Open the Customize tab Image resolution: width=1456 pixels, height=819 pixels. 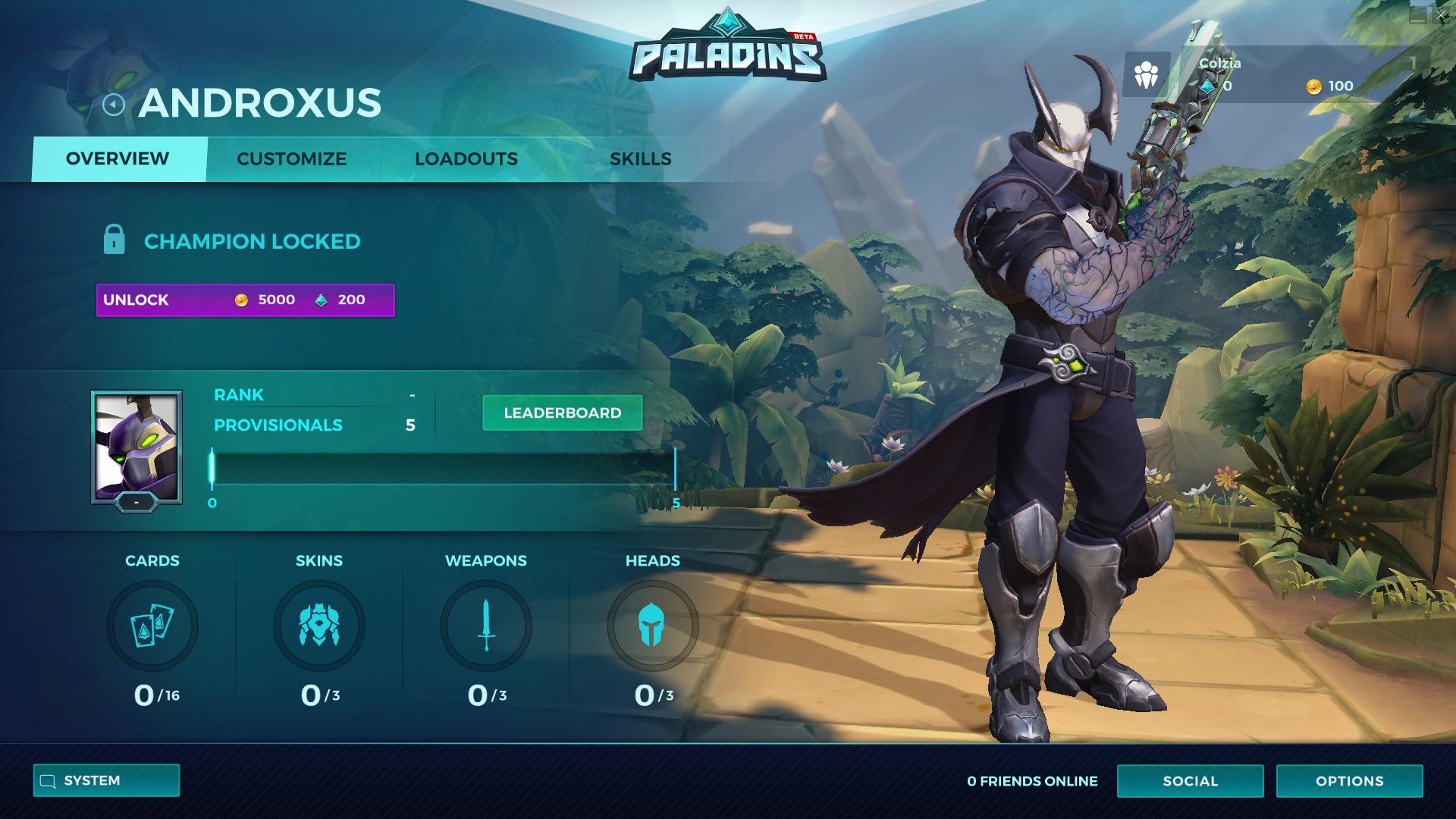291,159
